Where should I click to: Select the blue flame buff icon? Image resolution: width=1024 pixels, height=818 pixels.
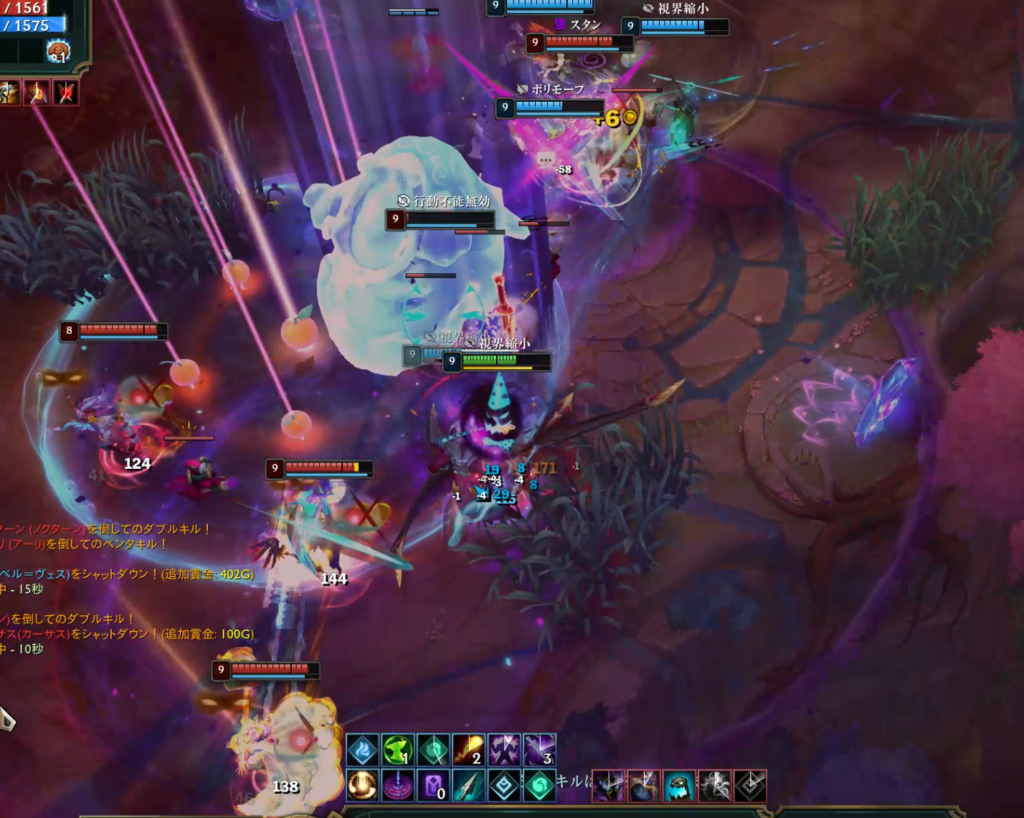coord(362,750)
